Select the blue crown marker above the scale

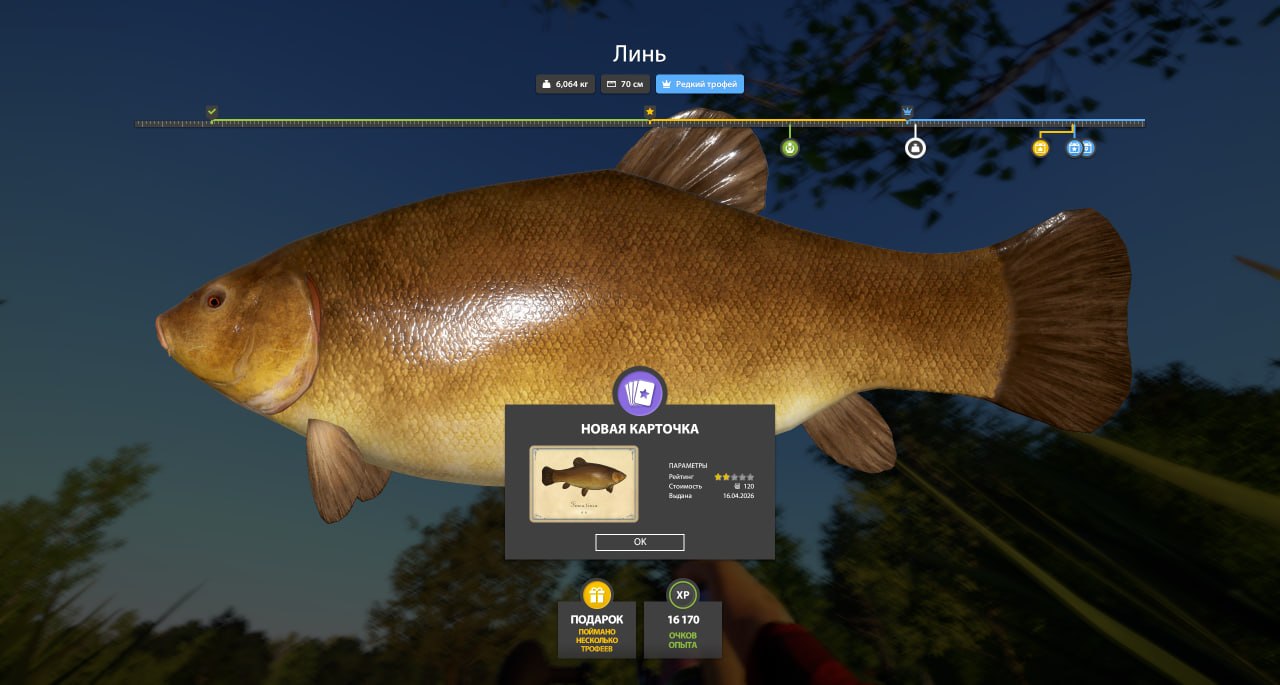[x=908, y=111]
